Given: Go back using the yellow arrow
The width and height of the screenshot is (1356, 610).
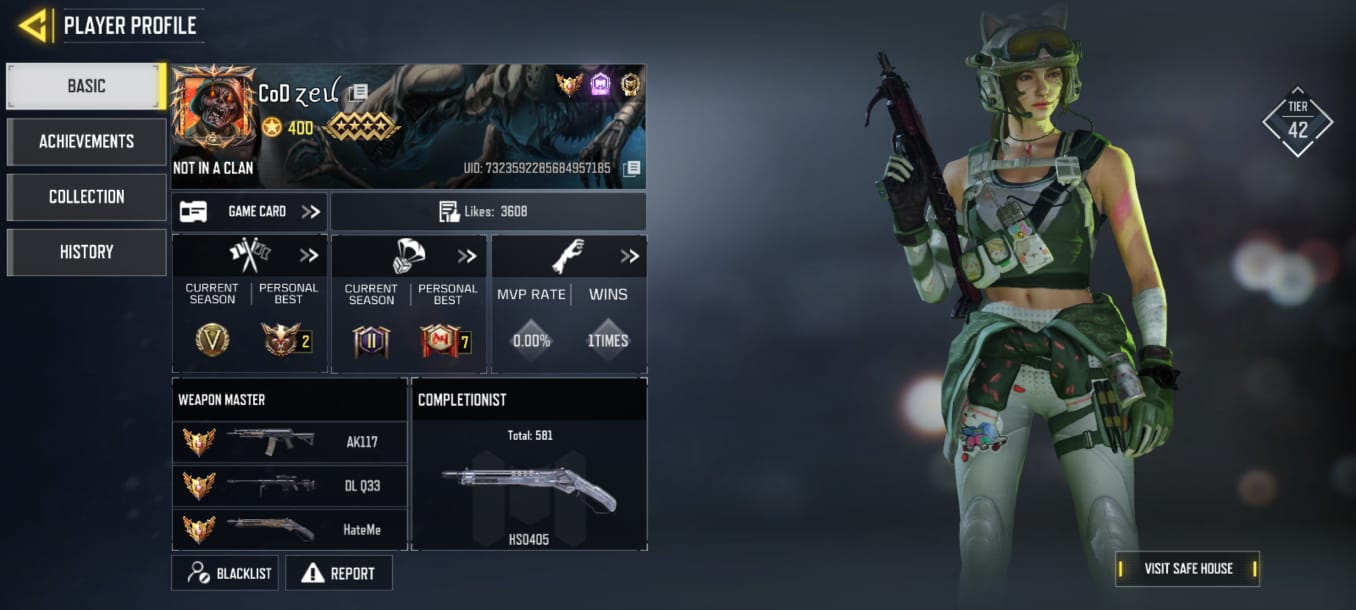Looking at the screenshot, I should pyautogui.click(x=35, y=25).
